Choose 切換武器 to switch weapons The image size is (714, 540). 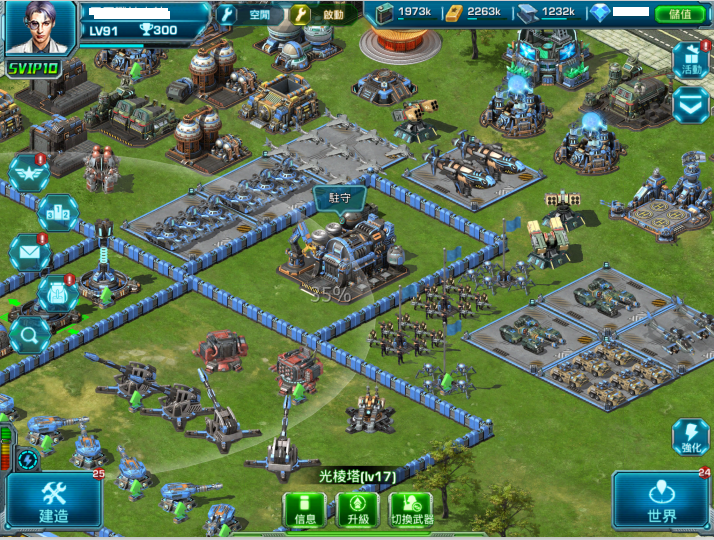click(x=412, y=508)
